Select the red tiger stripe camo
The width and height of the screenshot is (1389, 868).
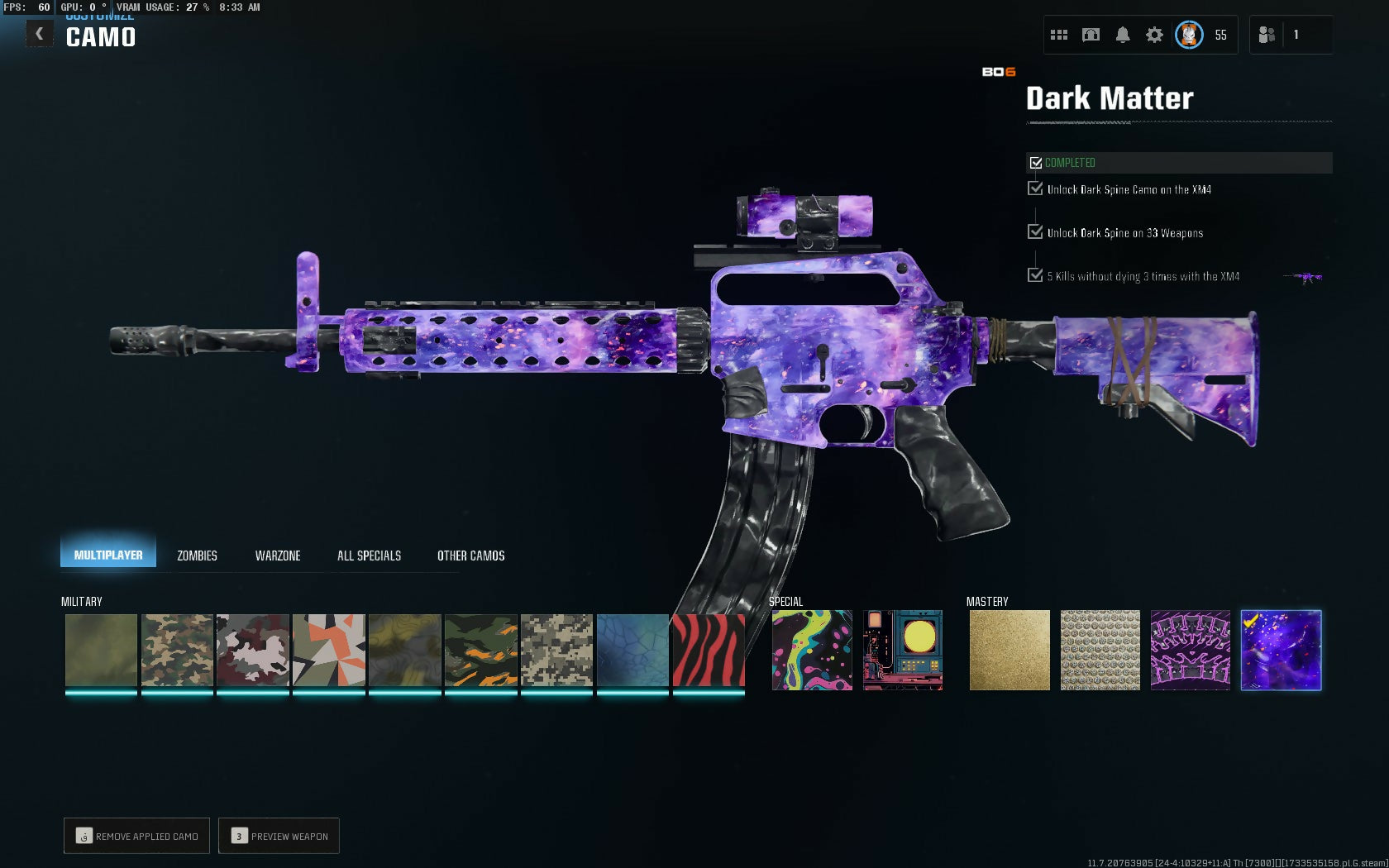point(709,650)
